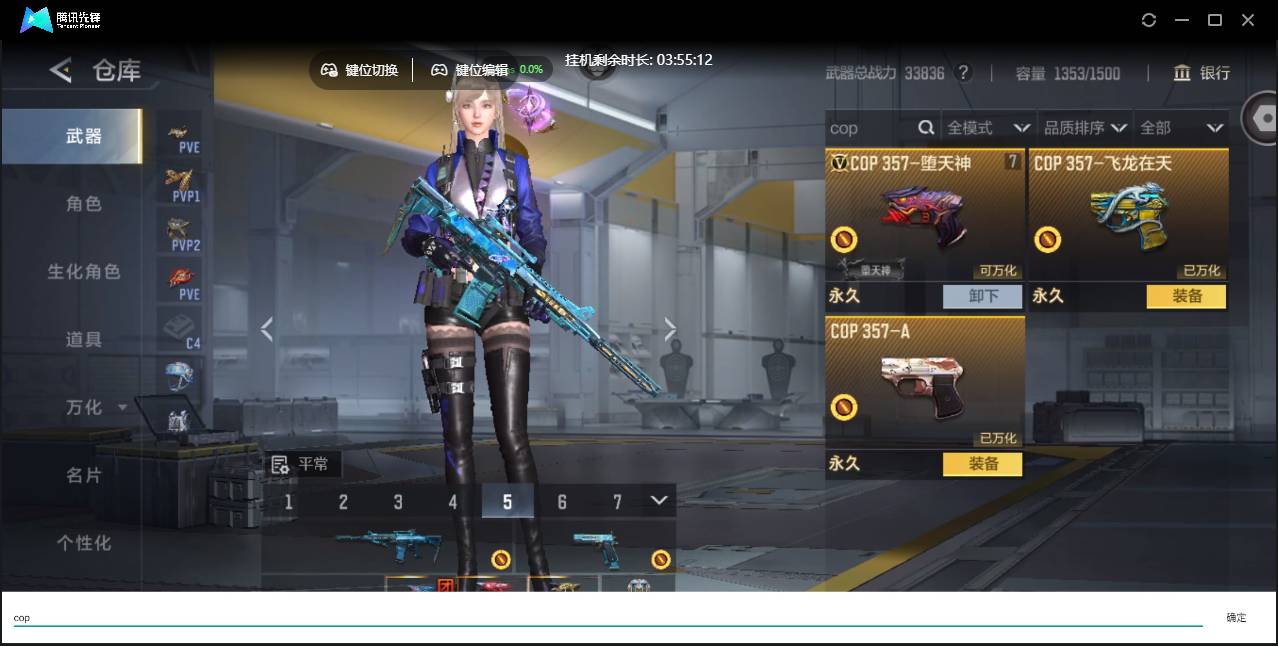Select loadout slot 3
This screenshot has width=1278, height=646.
398,502
